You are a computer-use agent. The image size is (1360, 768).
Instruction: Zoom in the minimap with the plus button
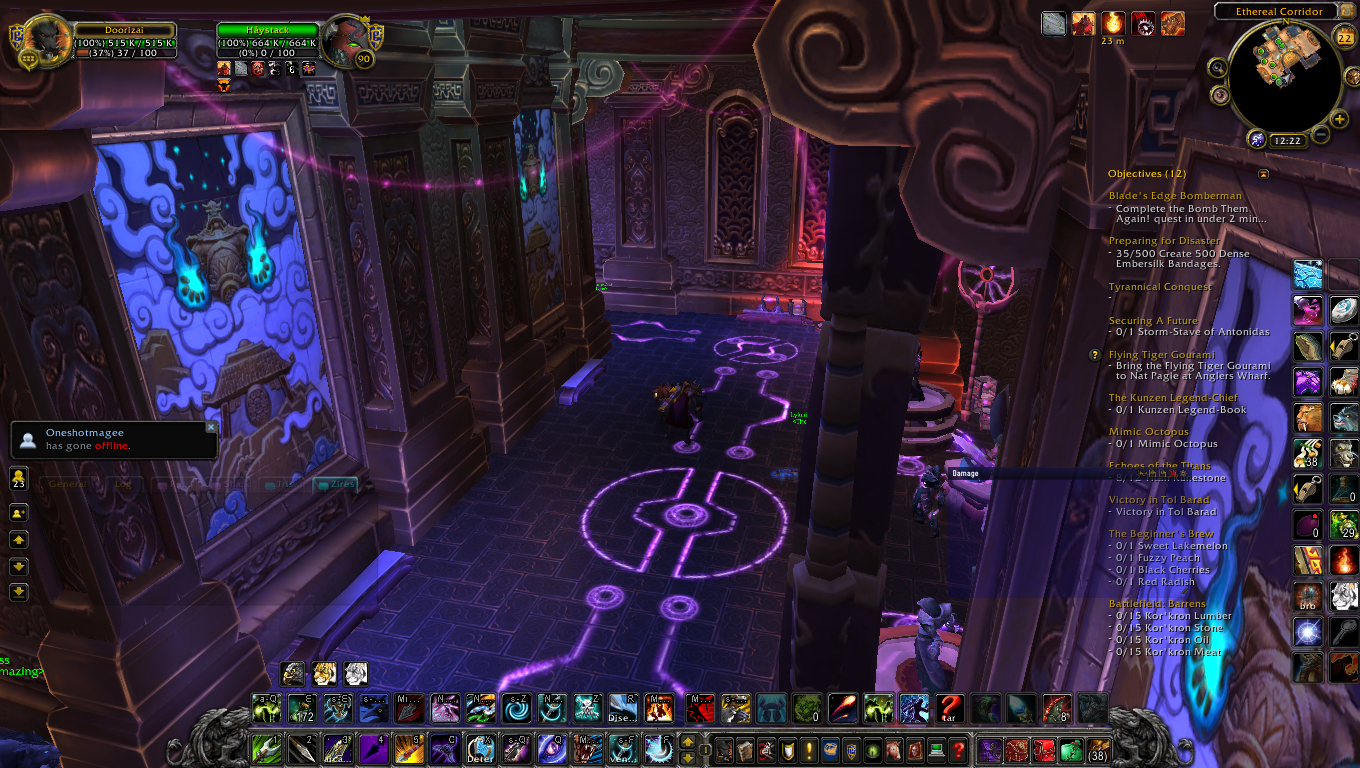(1340, 119)
